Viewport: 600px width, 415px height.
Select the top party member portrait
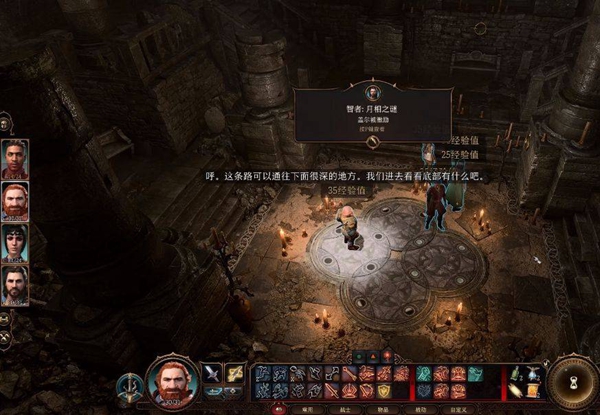[x=15, y=158]
